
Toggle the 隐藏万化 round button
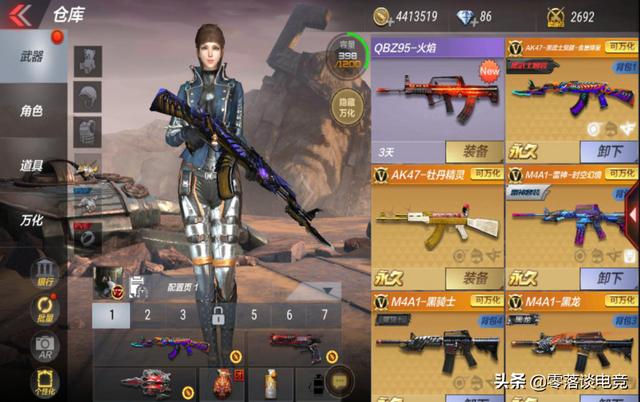[345, 108]
